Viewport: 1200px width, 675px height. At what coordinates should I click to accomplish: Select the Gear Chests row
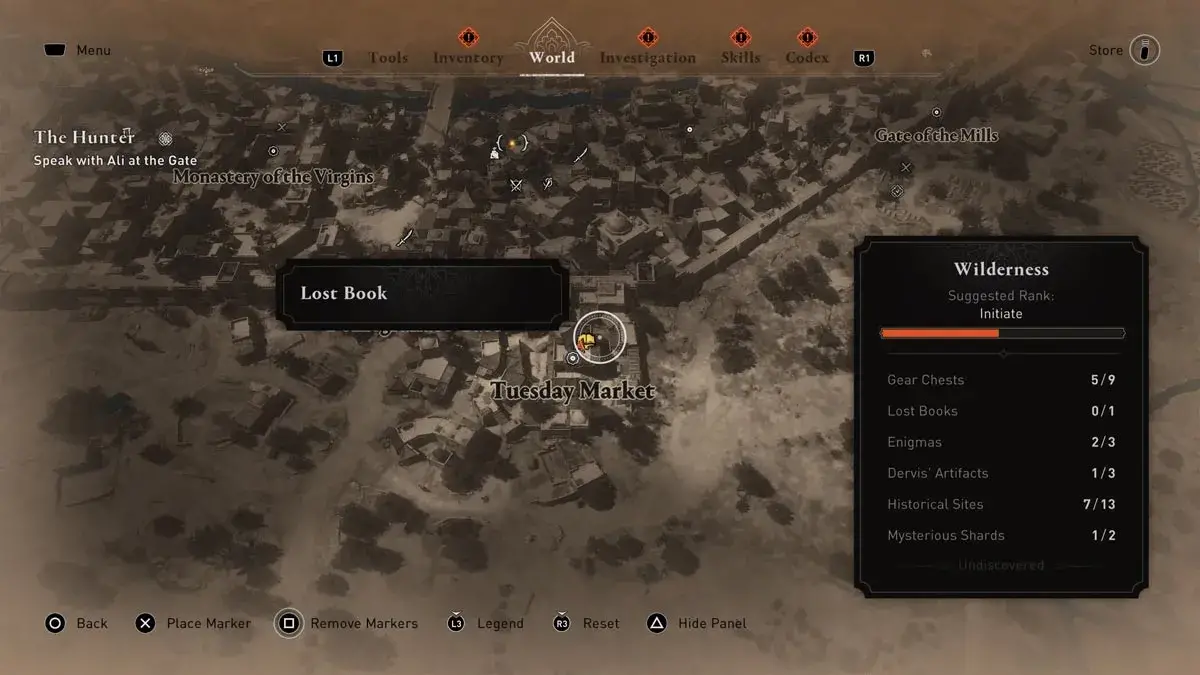click(1001, 380)
